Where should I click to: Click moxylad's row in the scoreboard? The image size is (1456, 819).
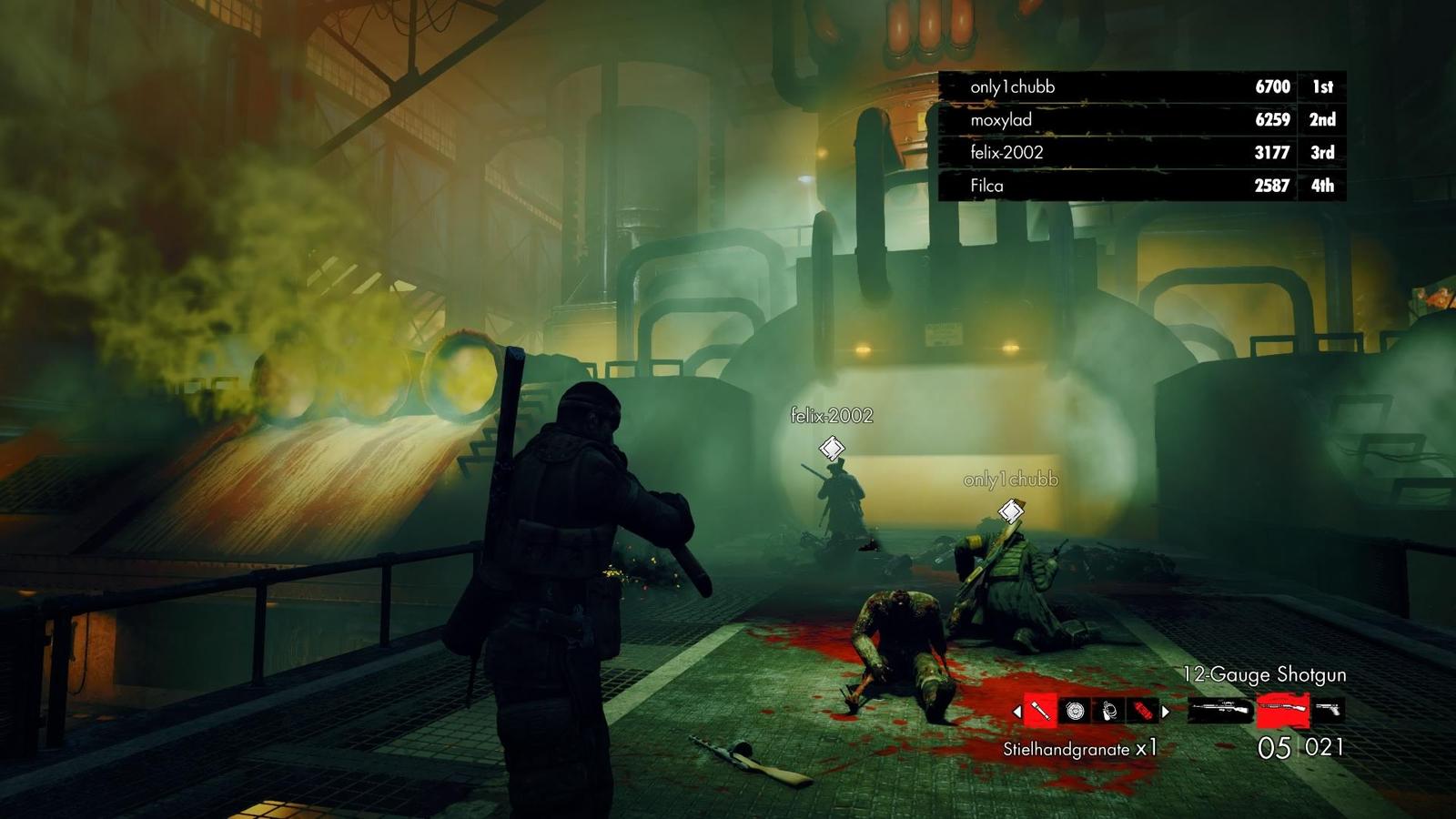tap(1142, 119)
